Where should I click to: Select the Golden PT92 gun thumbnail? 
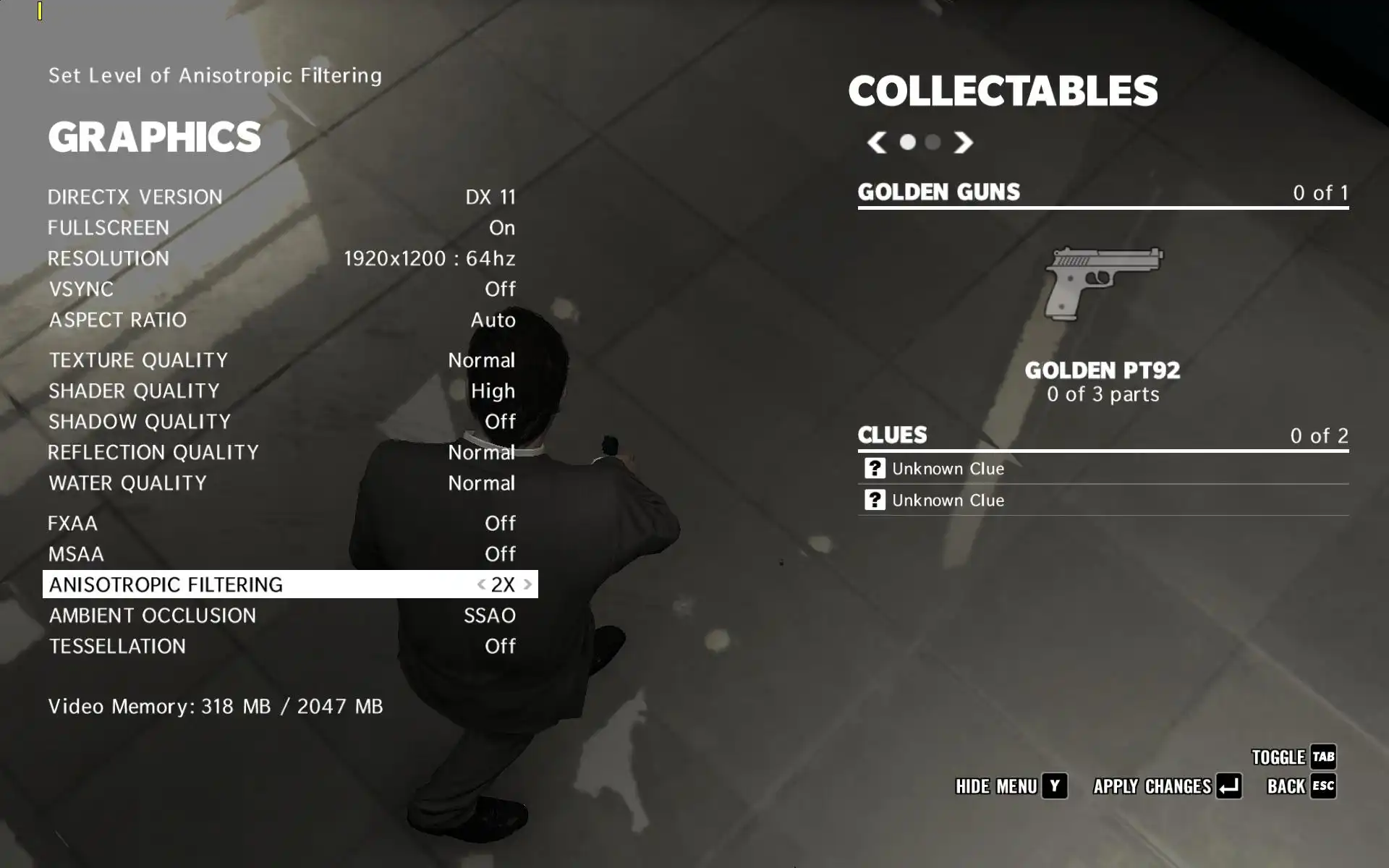click(1103, 284)
